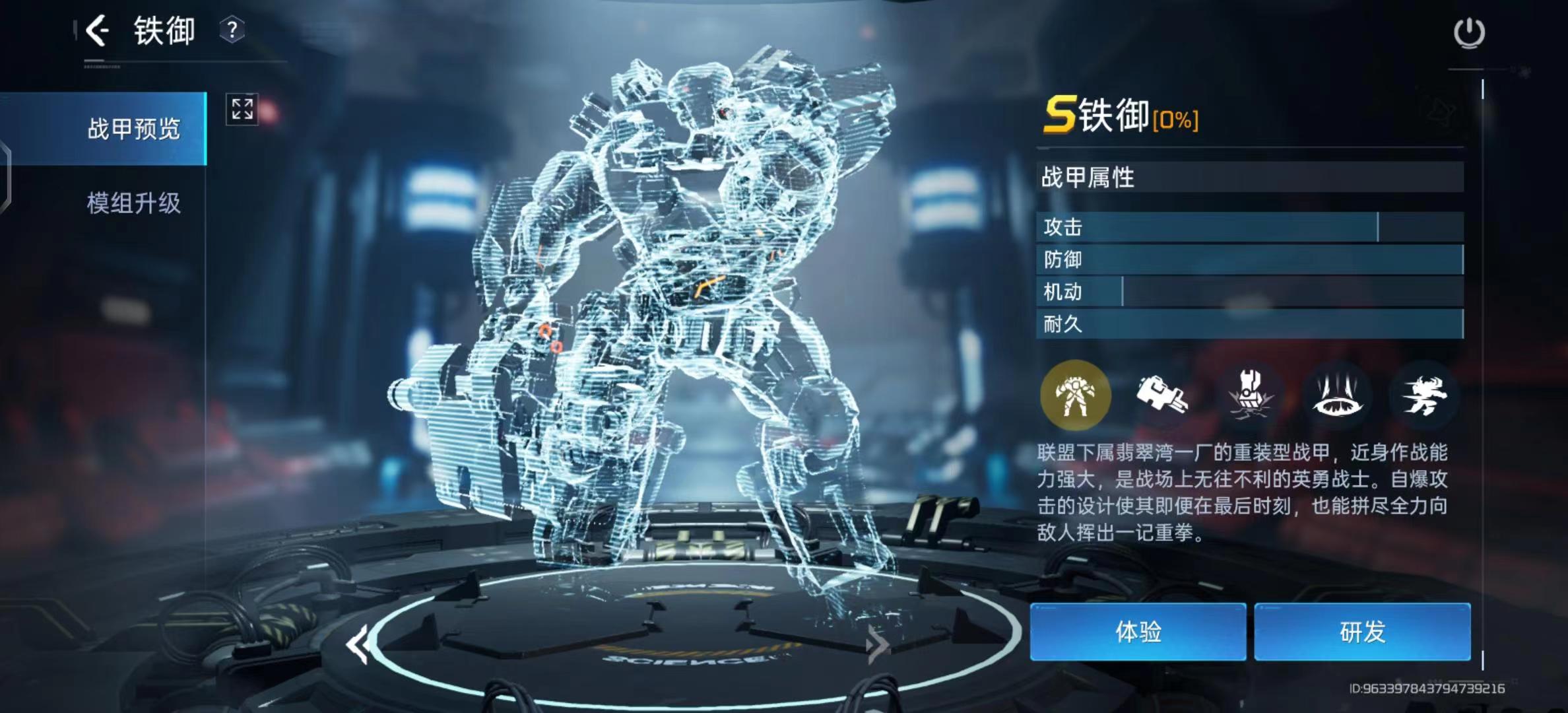Open the 模组升级 tab
The image size is (1568, 713).
[133, 203]
